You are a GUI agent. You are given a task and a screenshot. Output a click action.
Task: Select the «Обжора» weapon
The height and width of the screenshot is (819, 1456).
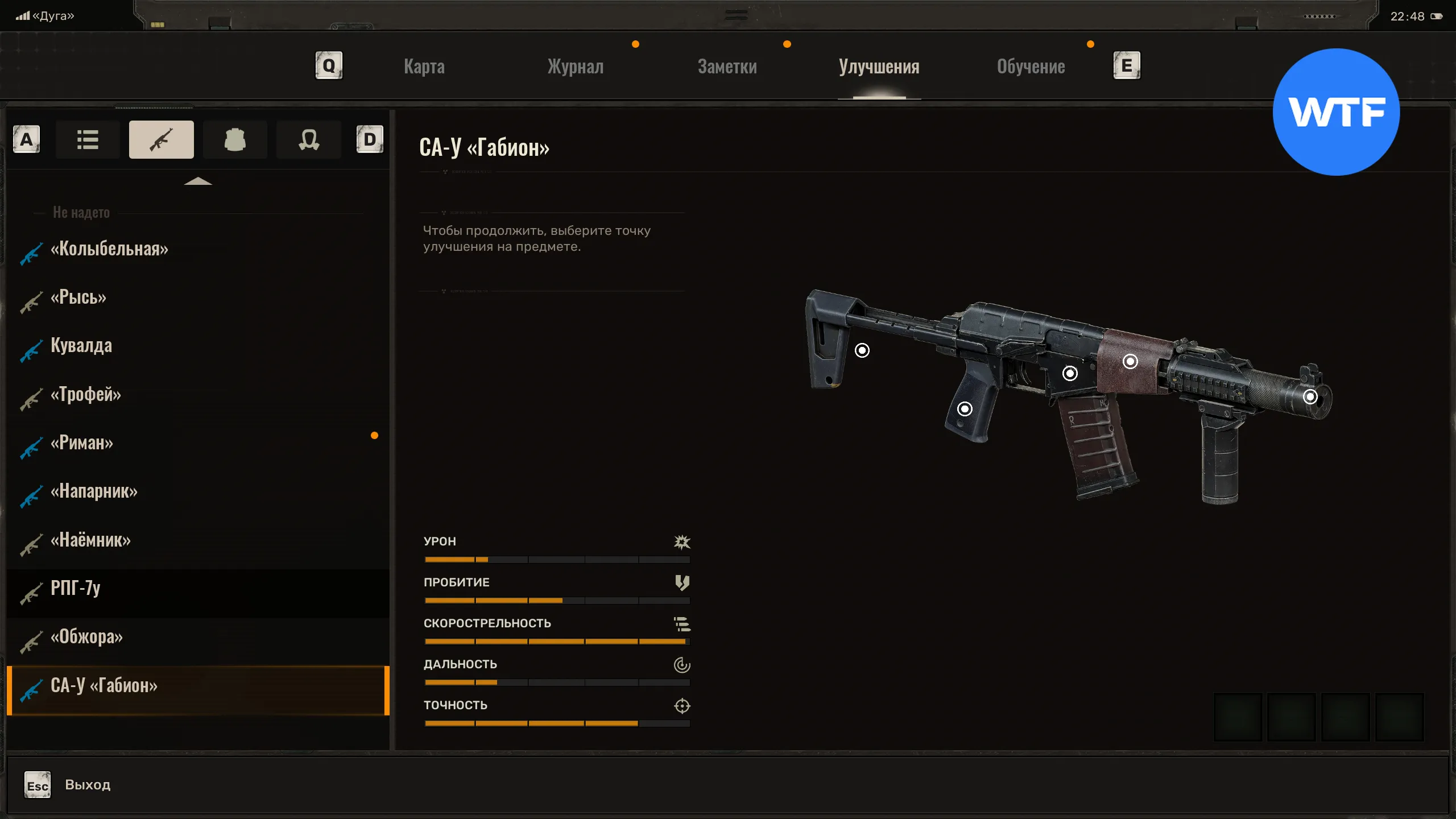tap(86, 637)
